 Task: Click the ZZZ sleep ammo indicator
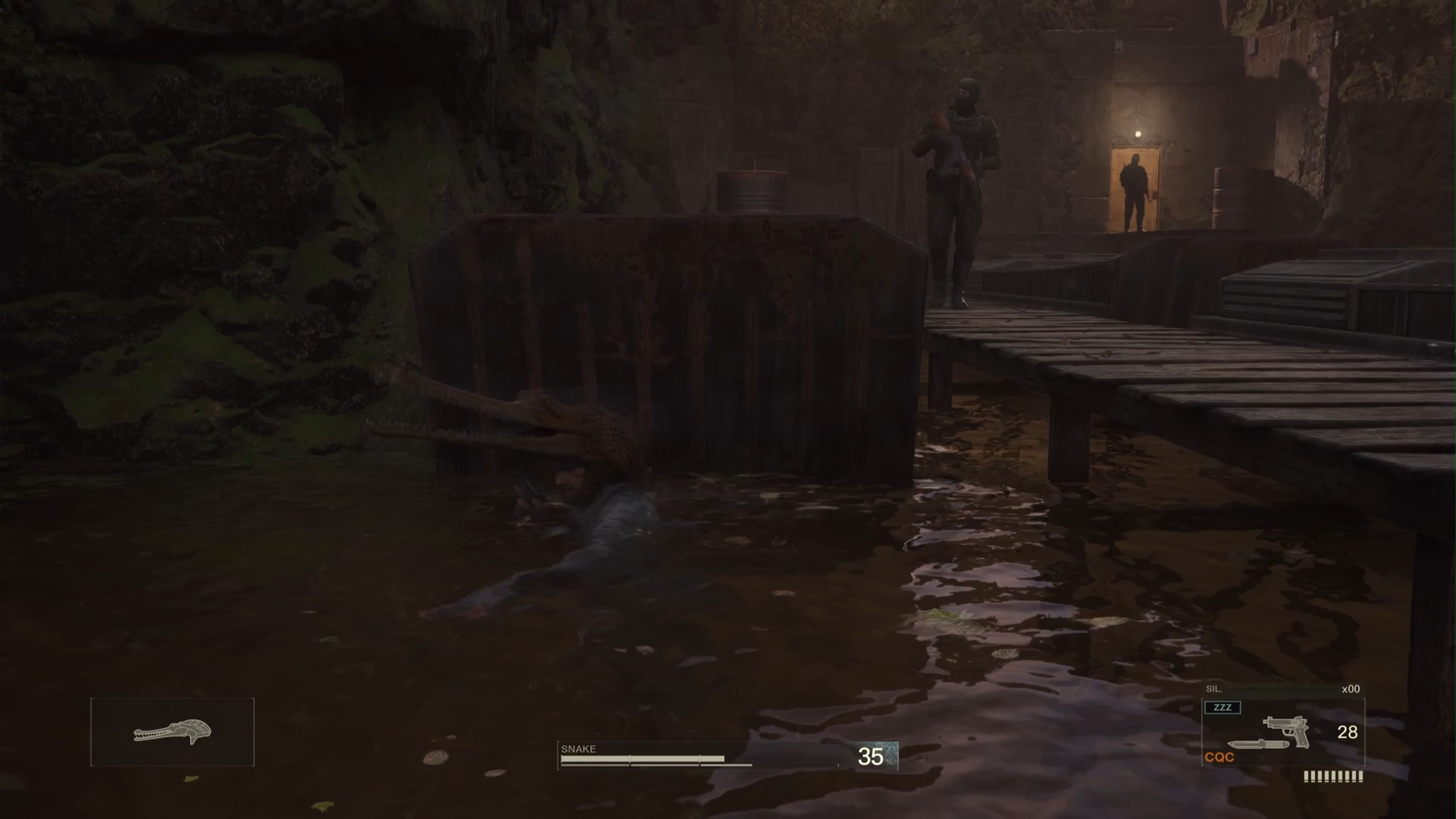point(1222,708)
